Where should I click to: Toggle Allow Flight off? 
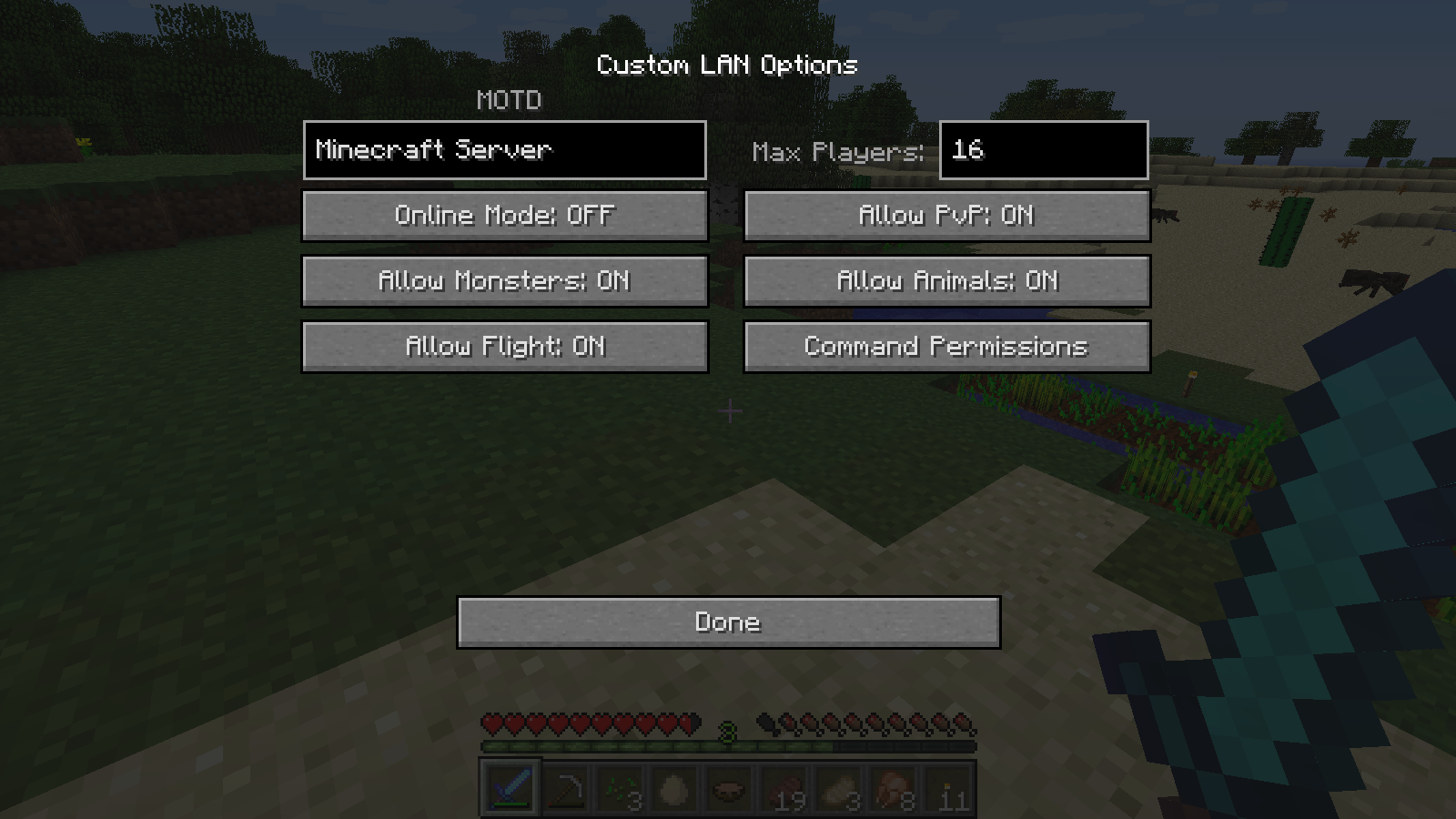(x=504, y=347)
